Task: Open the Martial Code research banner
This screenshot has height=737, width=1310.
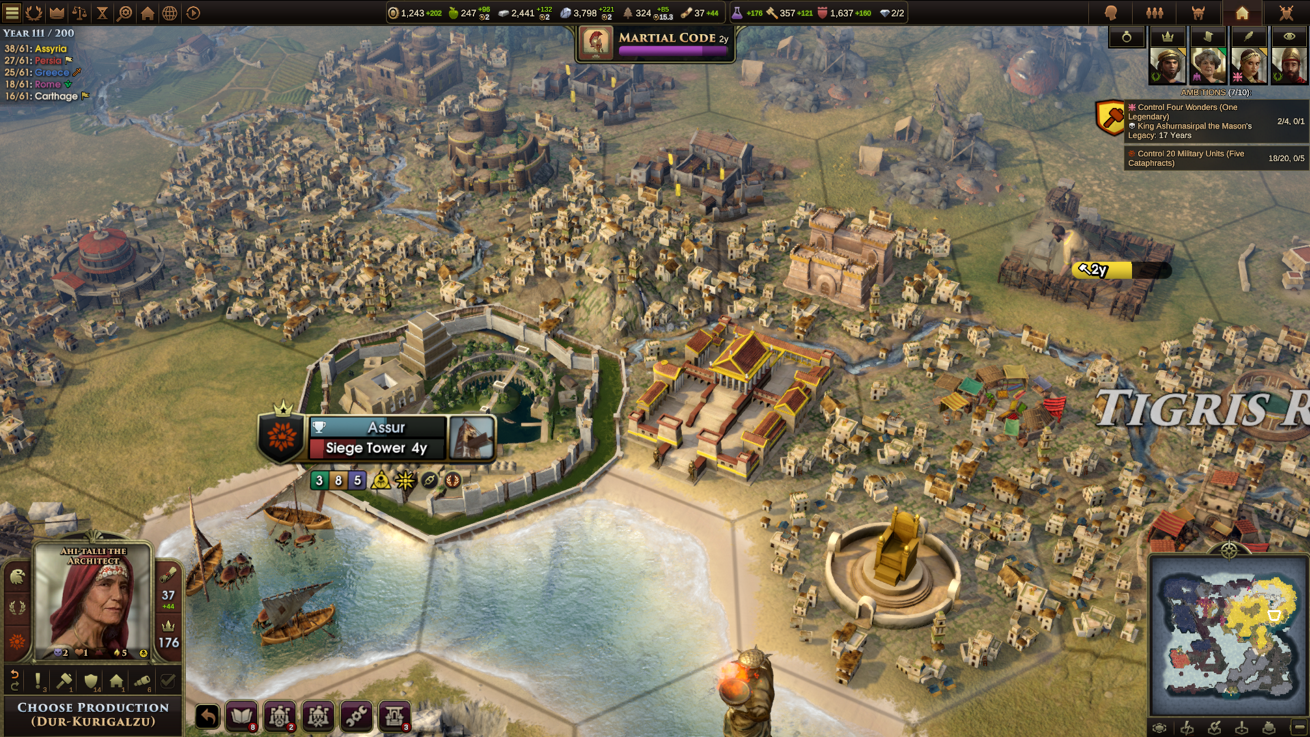Action: (656, 42)
